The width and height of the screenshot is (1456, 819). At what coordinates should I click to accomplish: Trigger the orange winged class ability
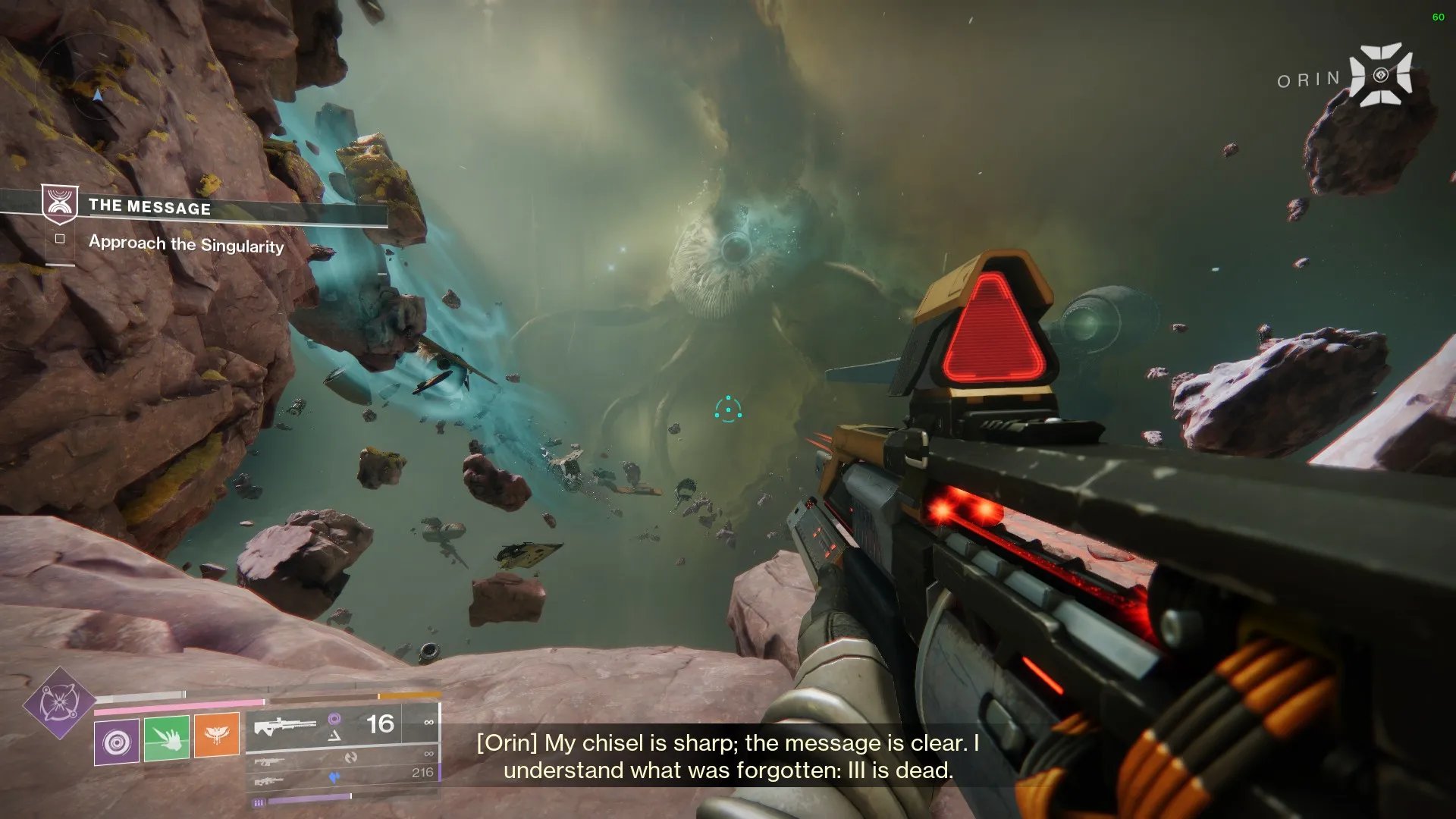click(x=217, y=735)
